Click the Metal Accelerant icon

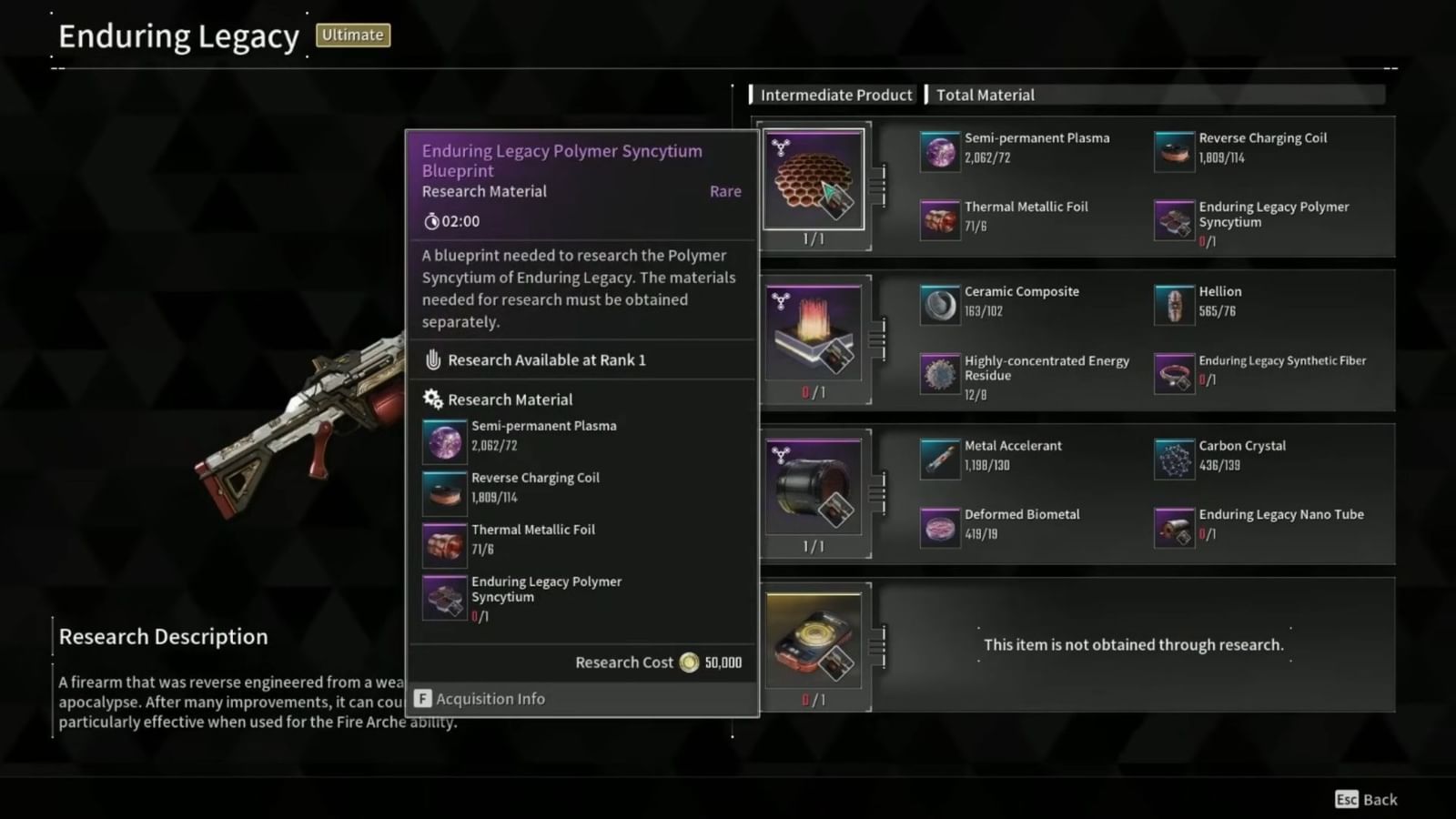[939, 458]
